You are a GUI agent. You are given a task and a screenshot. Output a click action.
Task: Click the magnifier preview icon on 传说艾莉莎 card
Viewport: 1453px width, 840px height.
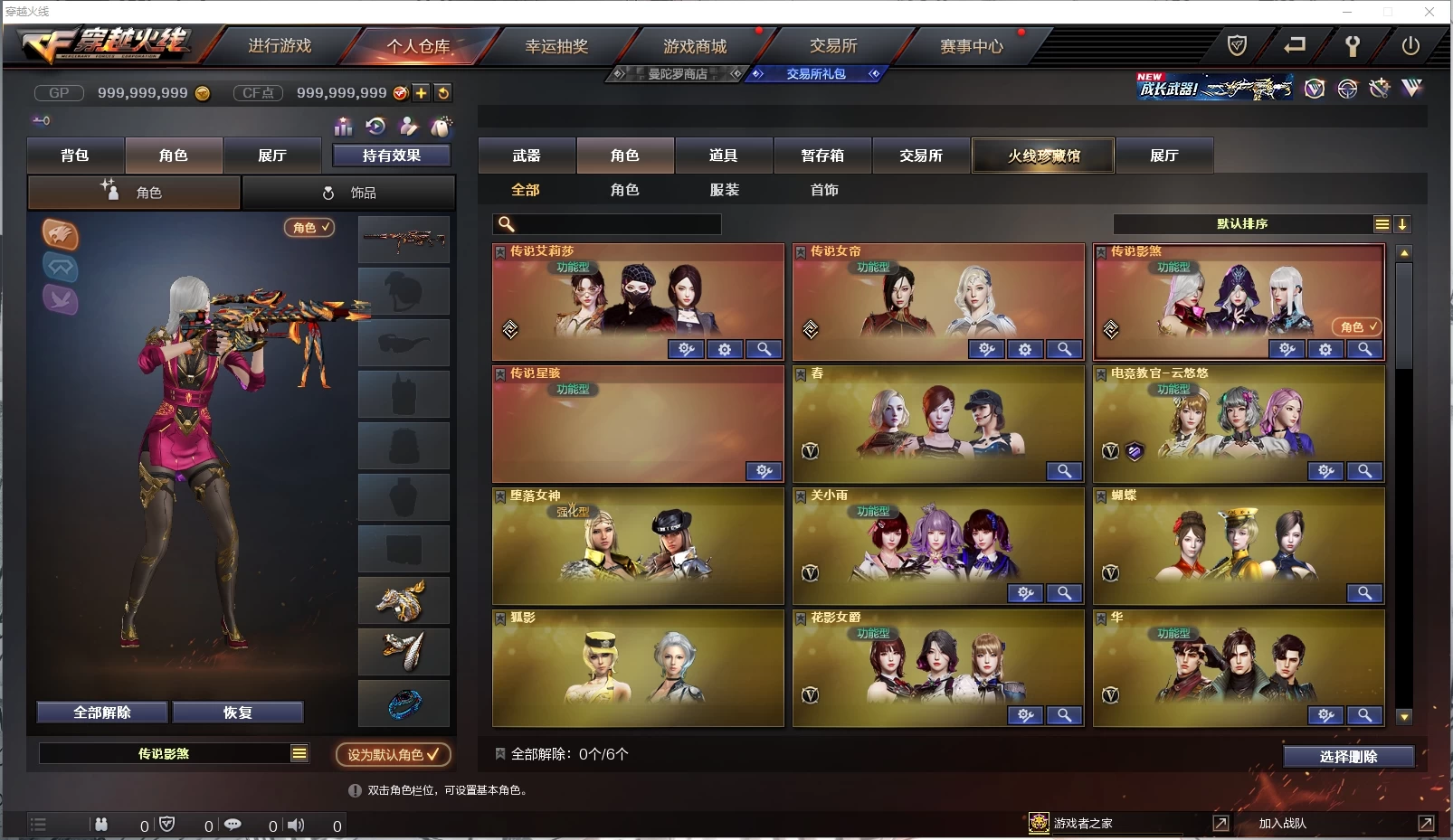tap(764, 349)
